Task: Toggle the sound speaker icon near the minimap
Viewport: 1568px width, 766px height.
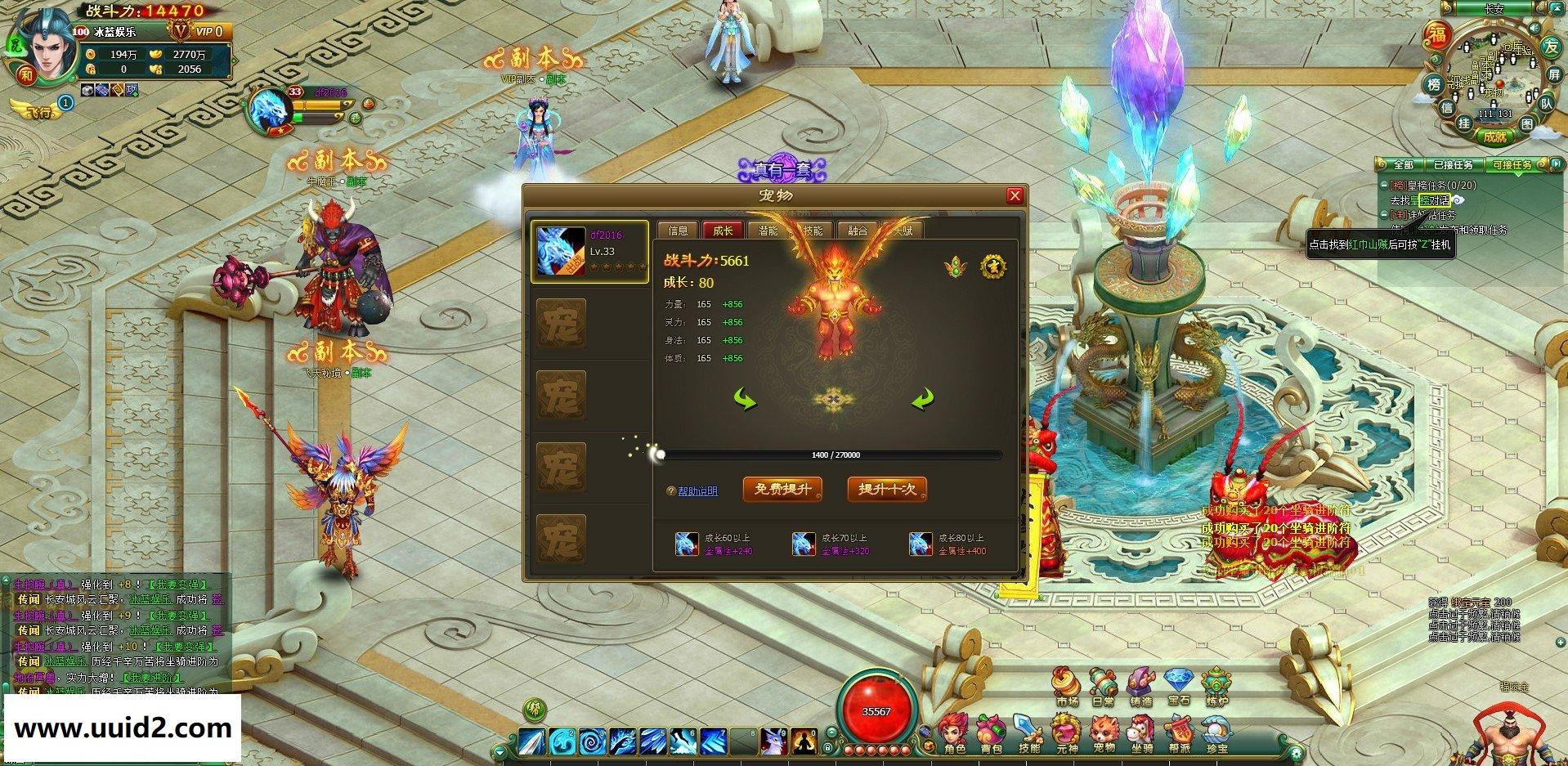Action: 1534,29
